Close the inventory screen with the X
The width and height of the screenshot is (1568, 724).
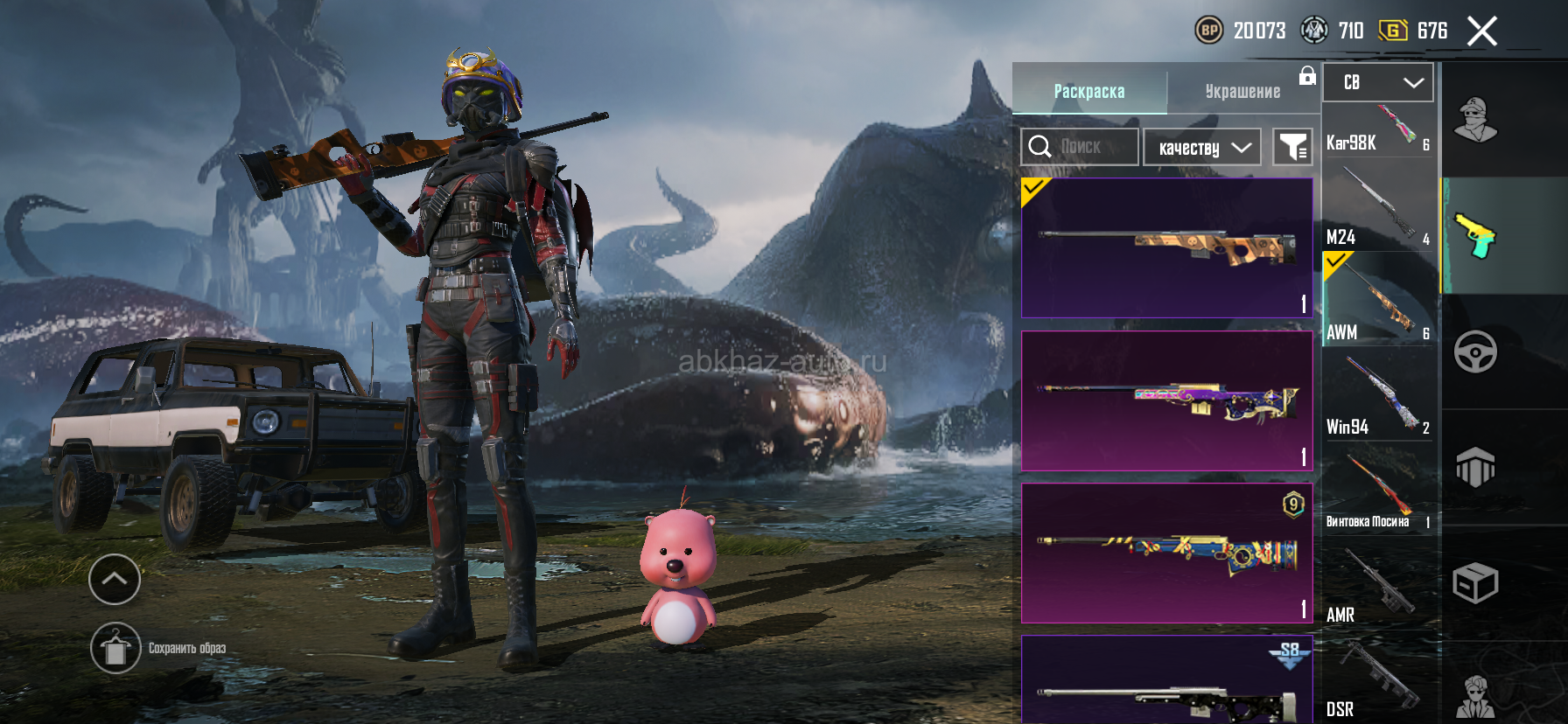pos(1481,31)
